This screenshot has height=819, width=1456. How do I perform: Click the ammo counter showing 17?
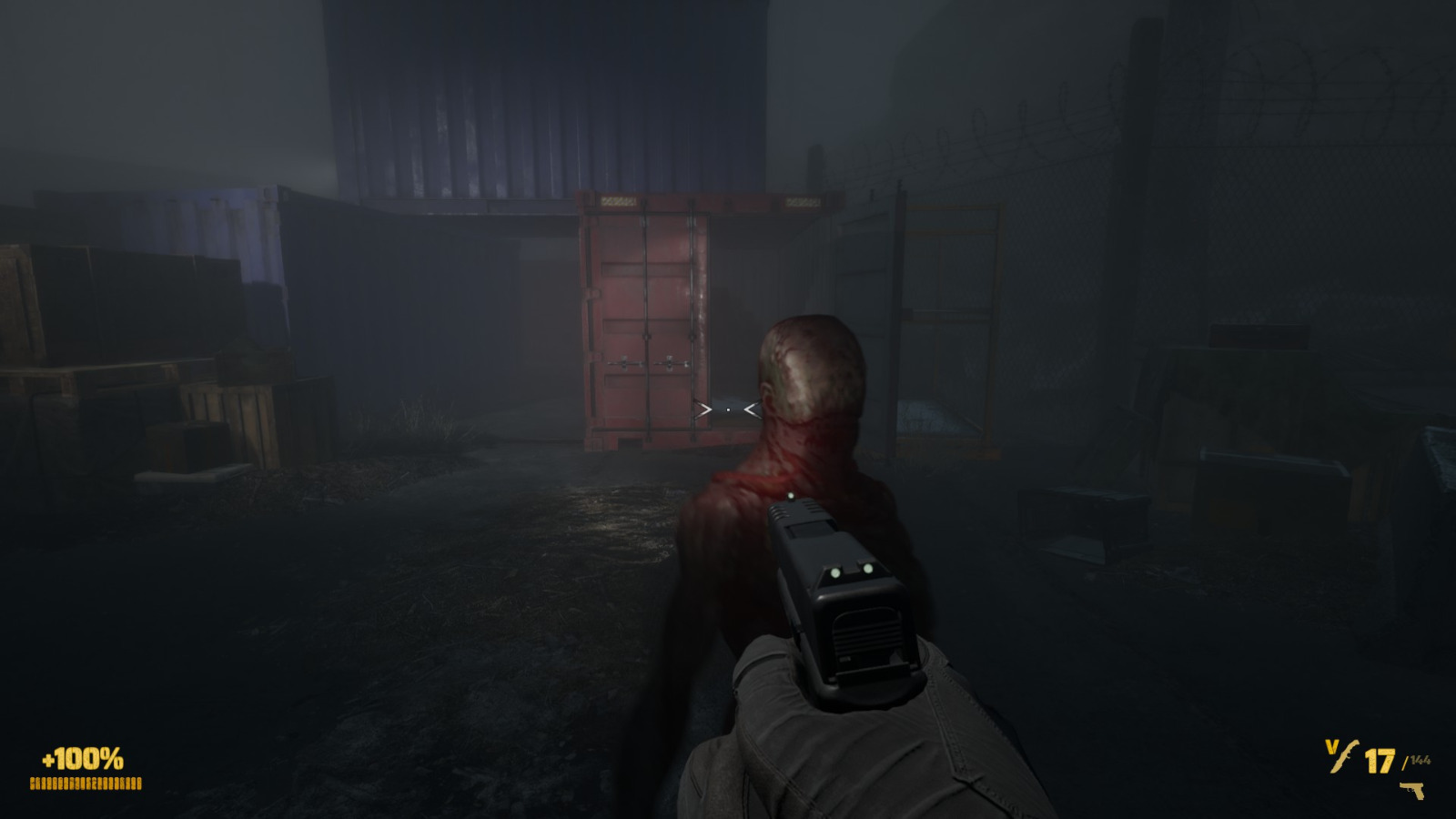point(1379,760)
